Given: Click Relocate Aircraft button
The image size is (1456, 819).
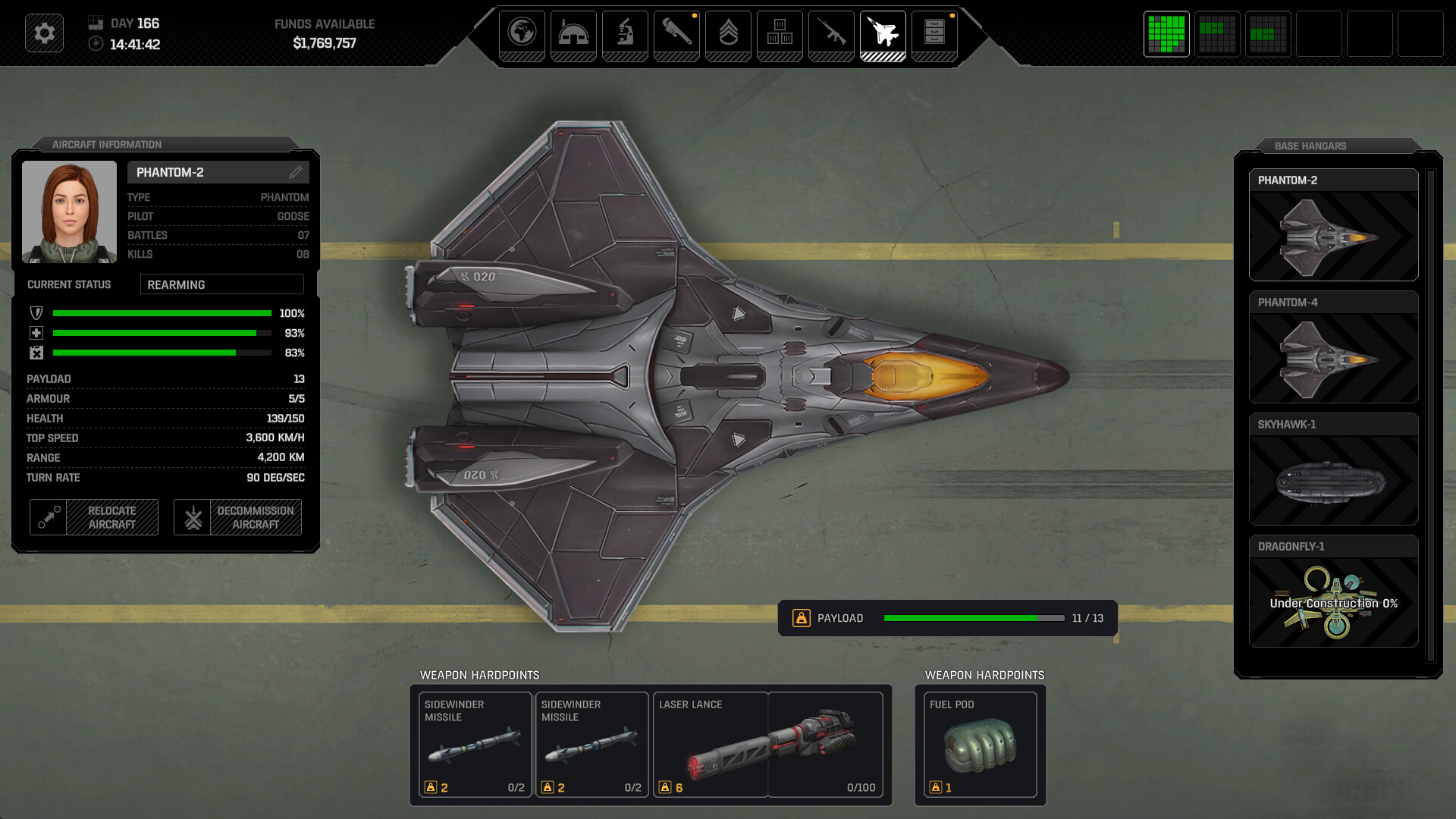Looking at the screenshot, I should (93, 517).
